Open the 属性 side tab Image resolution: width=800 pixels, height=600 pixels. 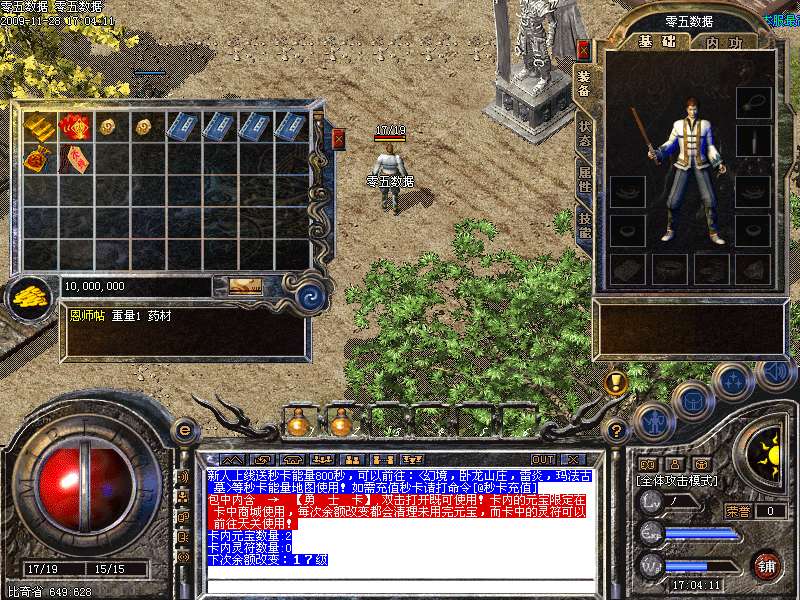pyautogui.click(x=584, y=180)
